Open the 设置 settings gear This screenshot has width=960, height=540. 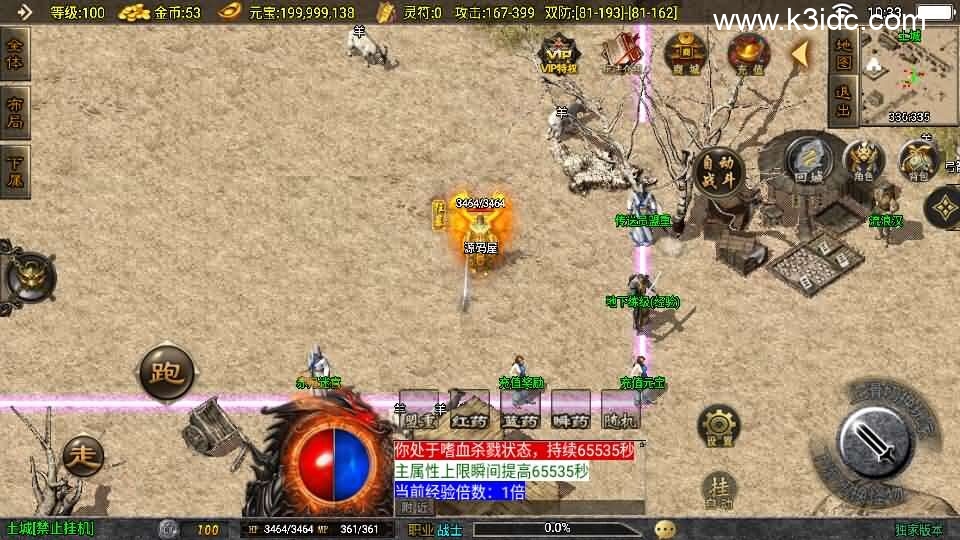point(719,427)
